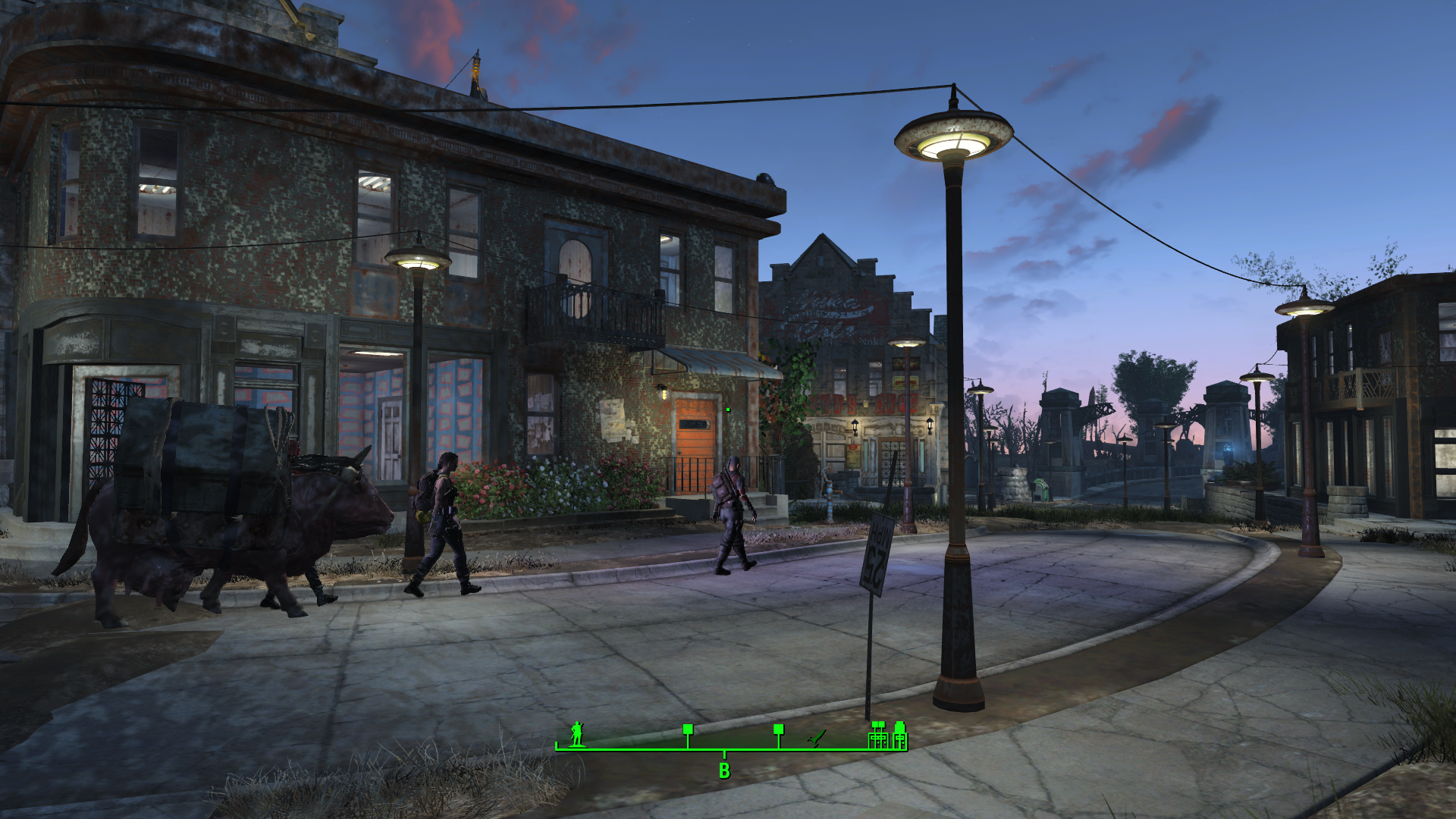This screenshot has height=819, width=1456.
Task: Select the dim airplane-shaped compass marker
Action: click(817, 738)
